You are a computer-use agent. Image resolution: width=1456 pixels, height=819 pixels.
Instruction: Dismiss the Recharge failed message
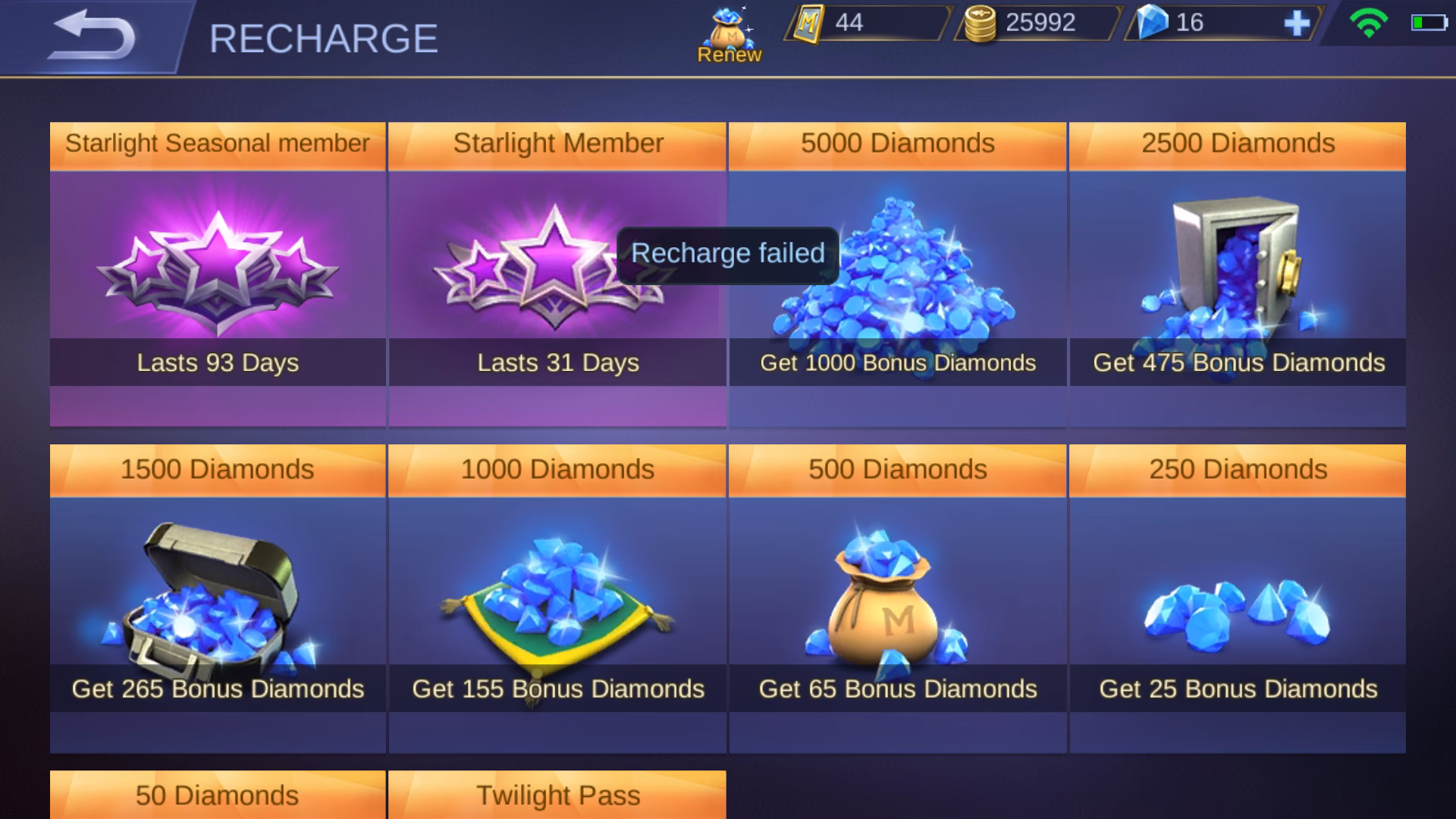pos(728,253)
